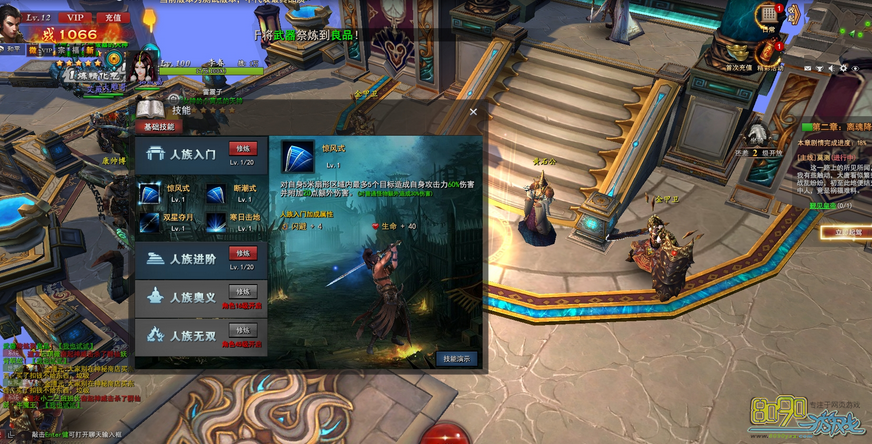
Task: Select the 寒日击地 skill icon
Action: pos(215,220)
